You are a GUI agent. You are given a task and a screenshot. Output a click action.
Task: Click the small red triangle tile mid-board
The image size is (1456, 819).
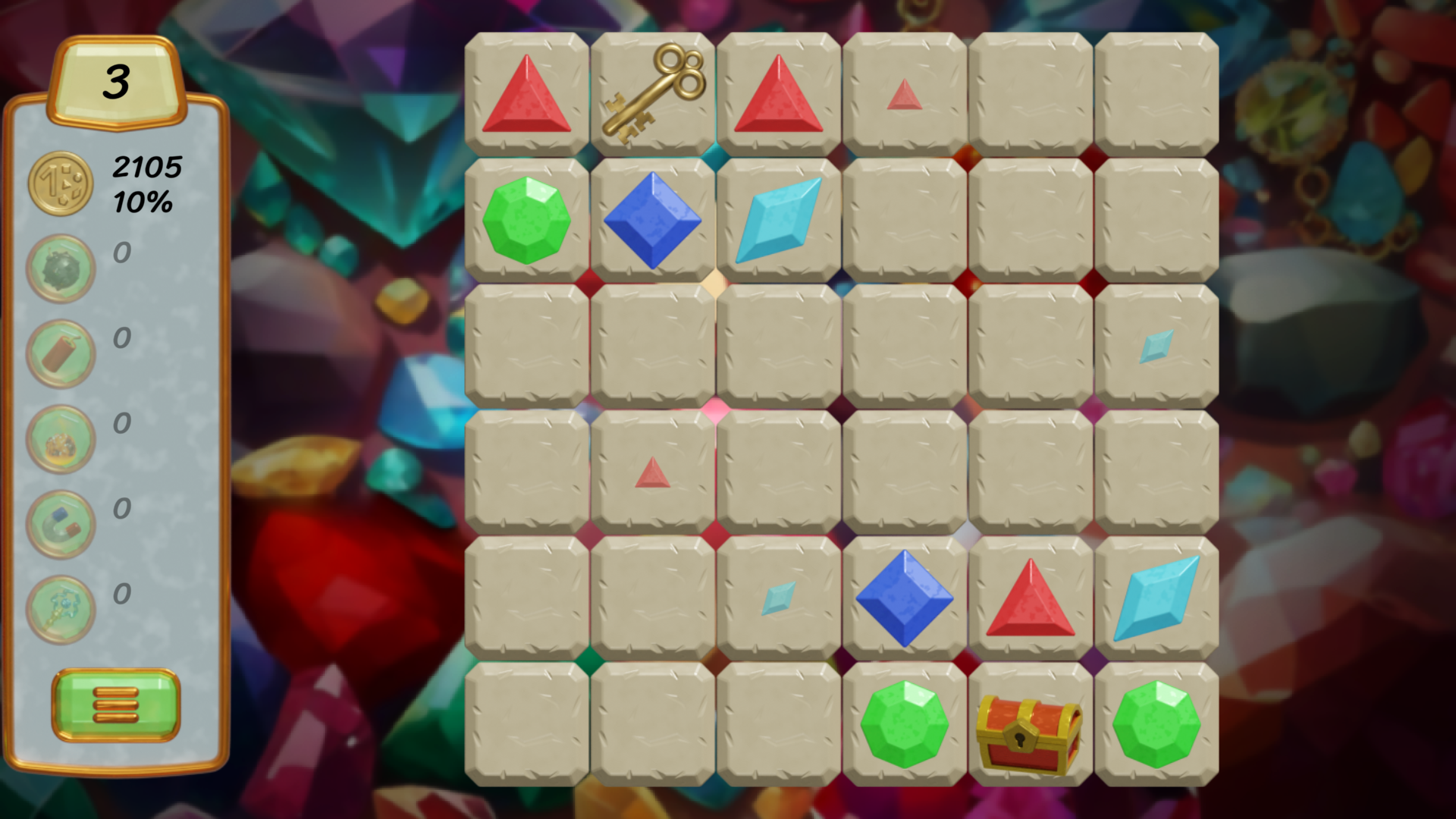[654, 472]
